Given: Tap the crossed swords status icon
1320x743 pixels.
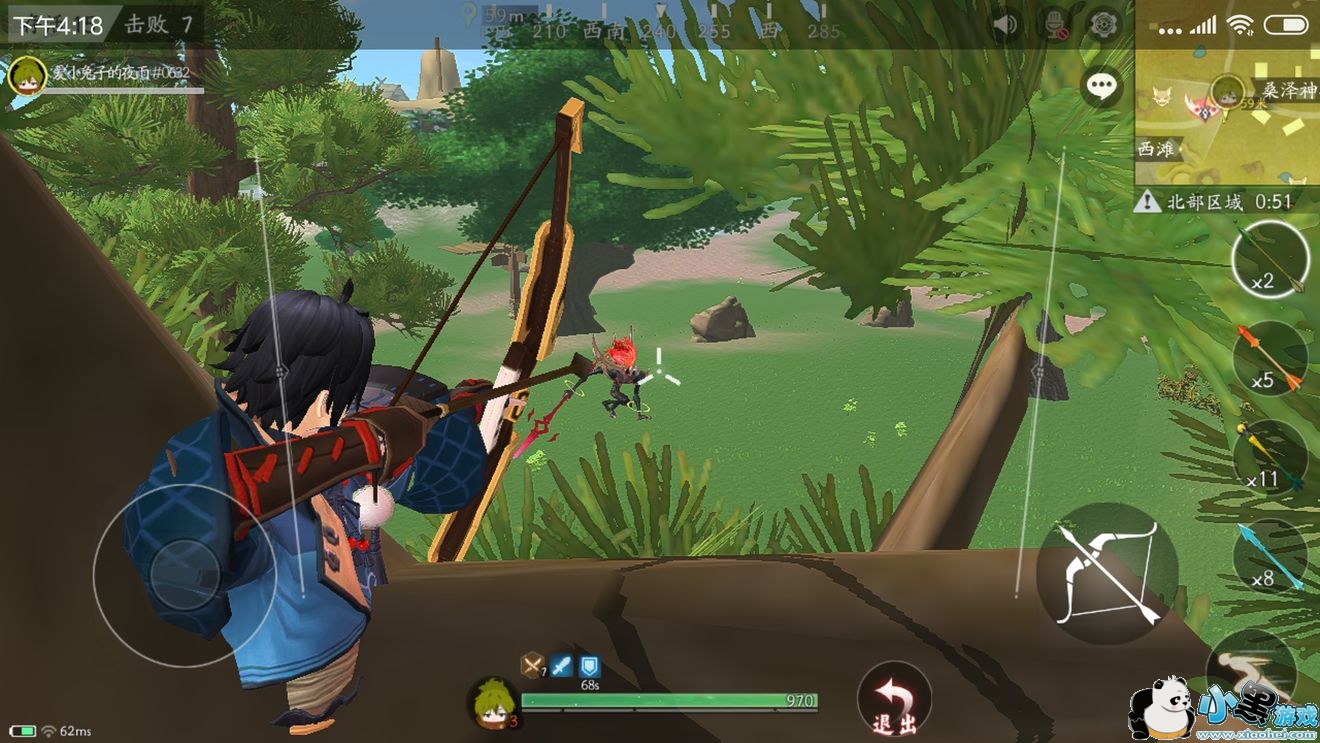Looking at the screenshot, I should pyautogui.click(x=534, y=665).
